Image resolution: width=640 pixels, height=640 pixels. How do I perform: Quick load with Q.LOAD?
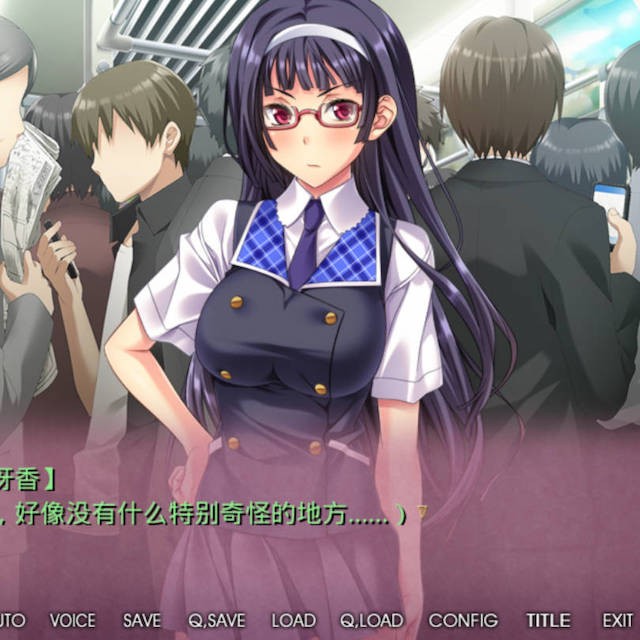(372, 621)
